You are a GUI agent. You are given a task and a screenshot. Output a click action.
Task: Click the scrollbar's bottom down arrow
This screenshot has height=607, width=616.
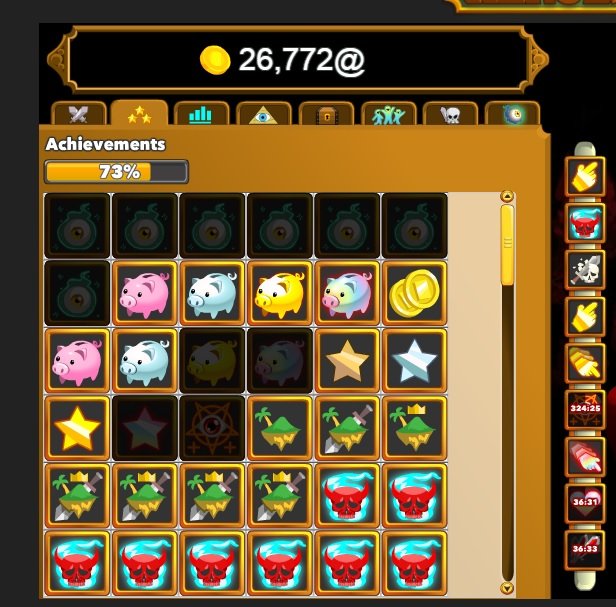(x=506, y=589)
